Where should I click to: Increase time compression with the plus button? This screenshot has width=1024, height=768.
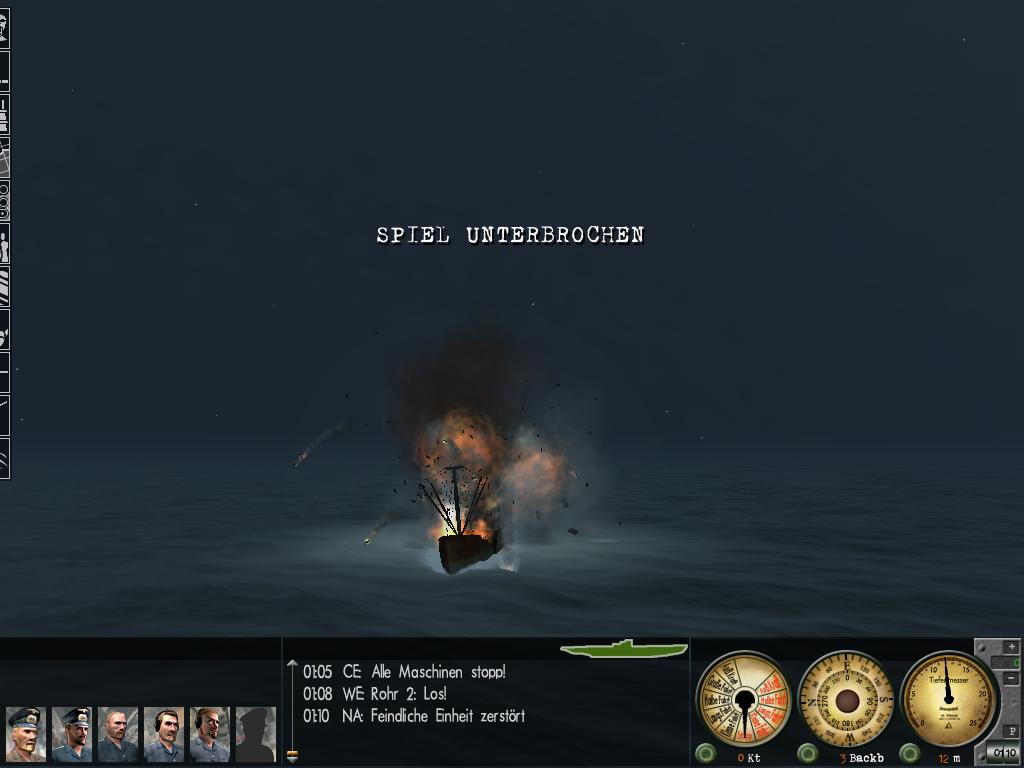(1011, 647)
